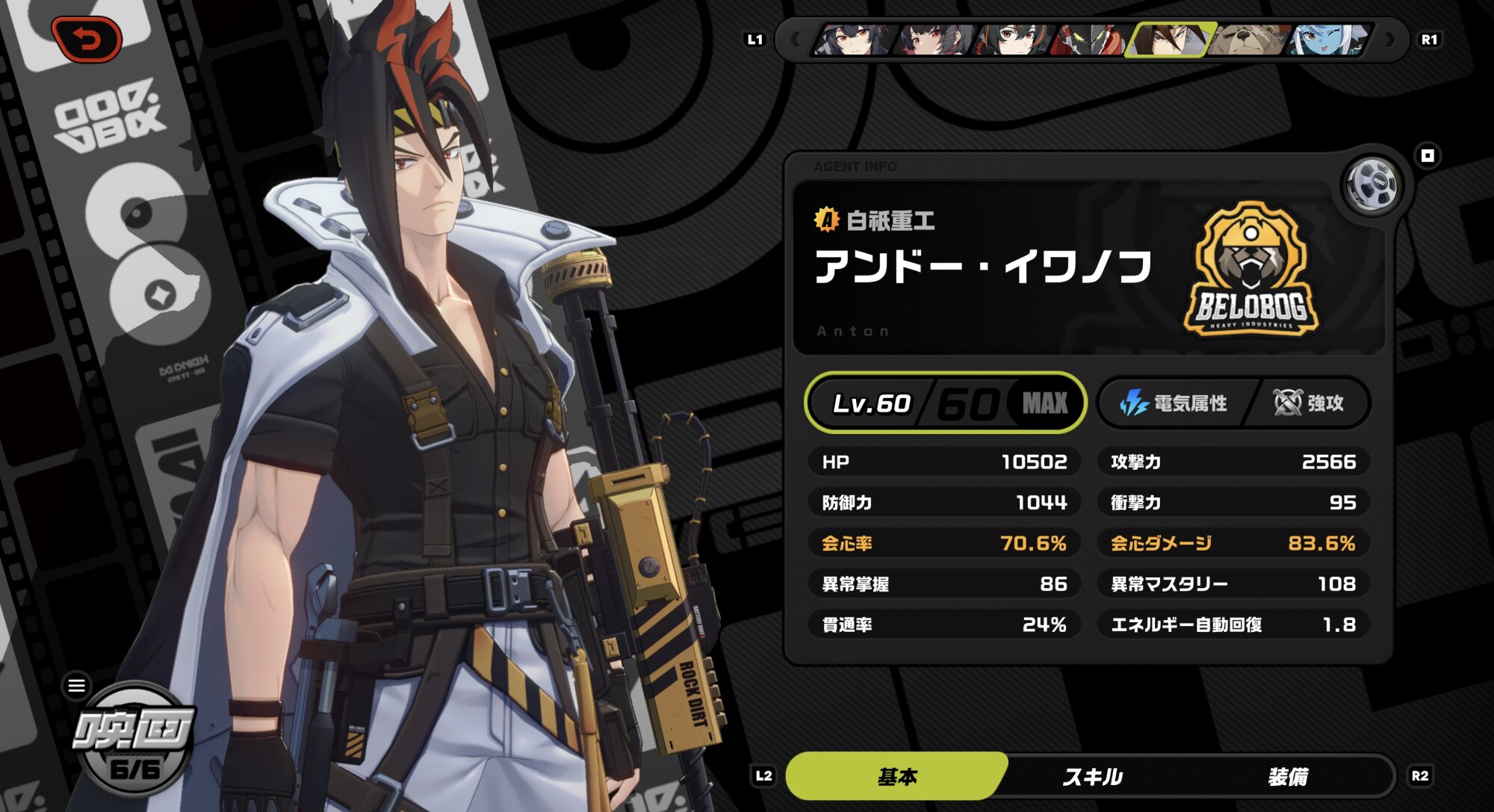This screenshot has width=1494, height=812.
Task: Show the 強攻 specialty details
Action: click(x=1309, y=403)
